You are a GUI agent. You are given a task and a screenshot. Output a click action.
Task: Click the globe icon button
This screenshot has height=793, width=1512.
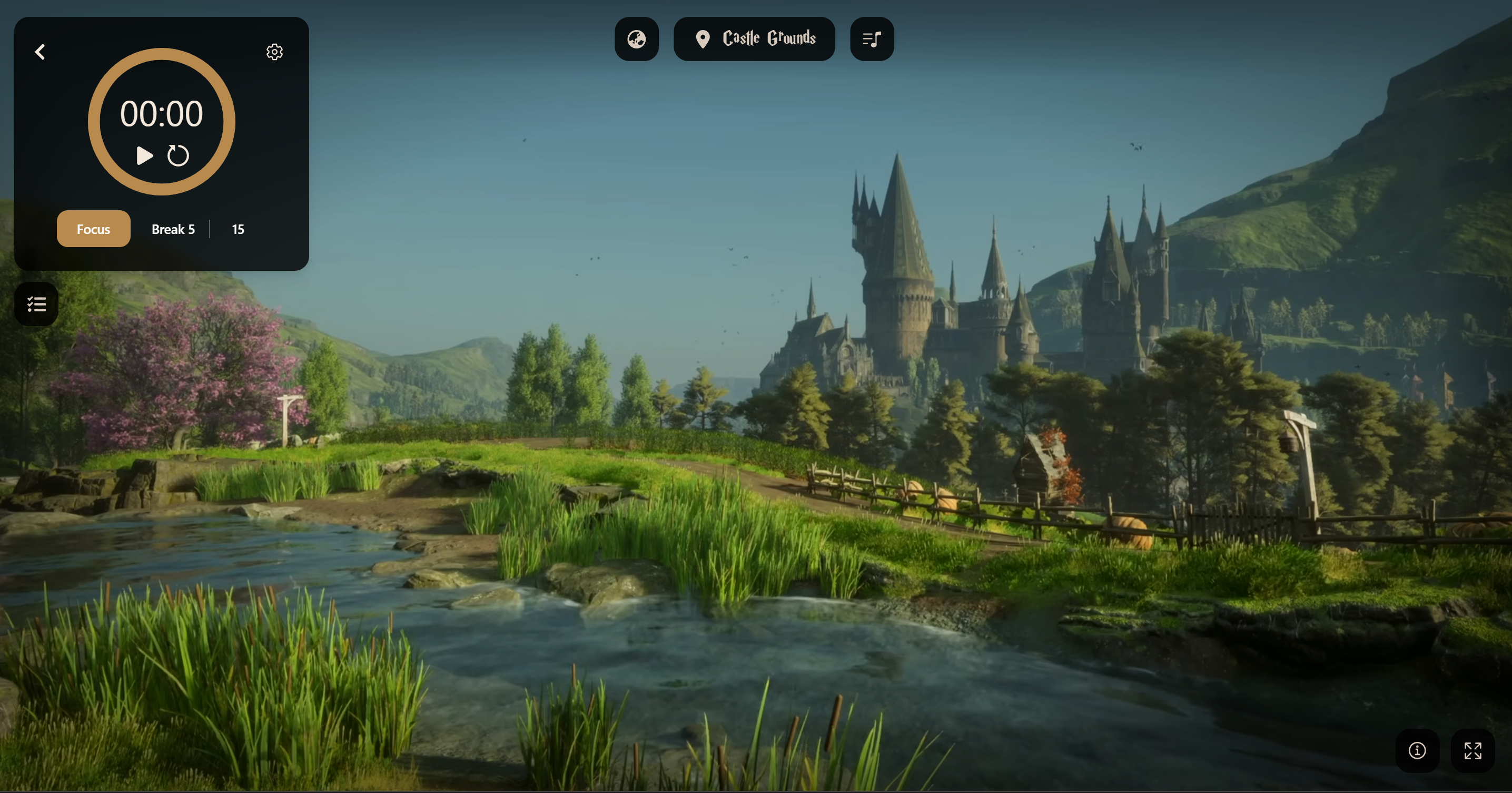coord(636,40)
